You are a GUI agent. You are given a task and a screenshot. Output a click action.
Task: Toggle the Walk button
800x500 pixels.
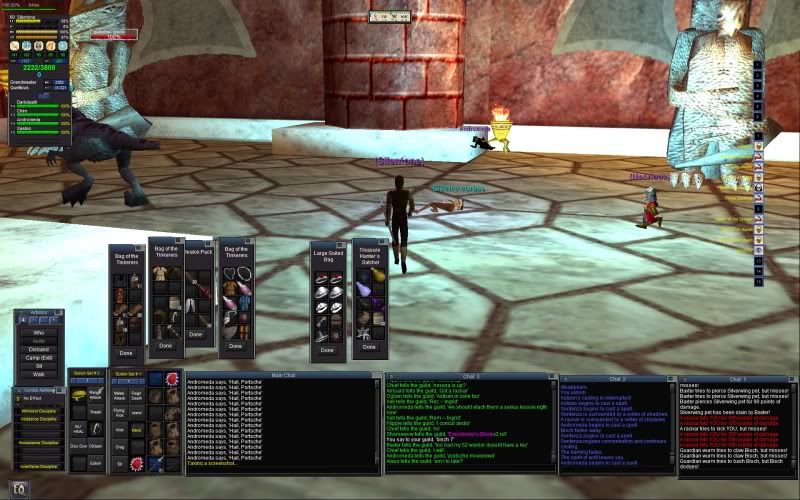pos(38,376)
